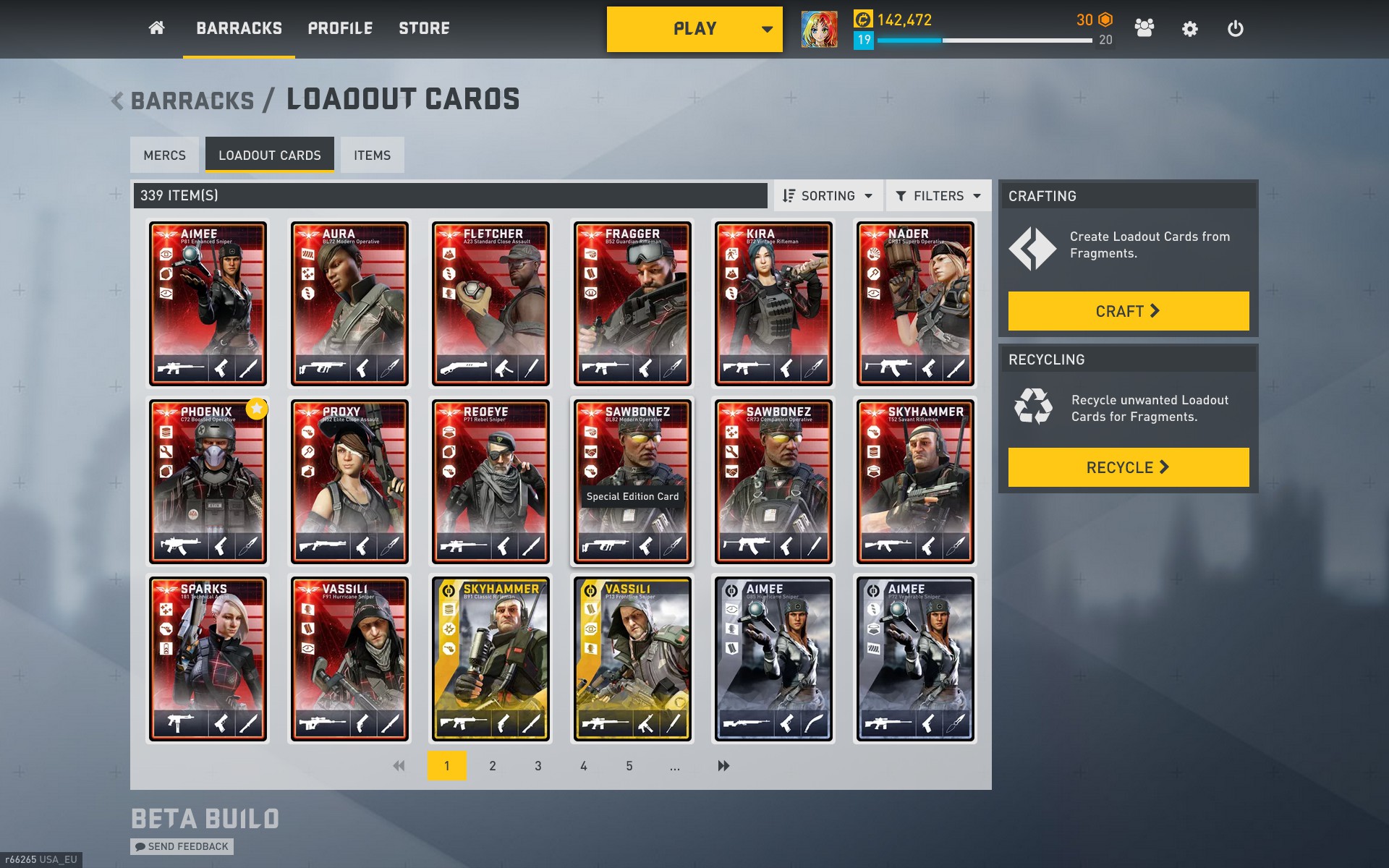Pick the Sparks loadout card

point(208,659)
